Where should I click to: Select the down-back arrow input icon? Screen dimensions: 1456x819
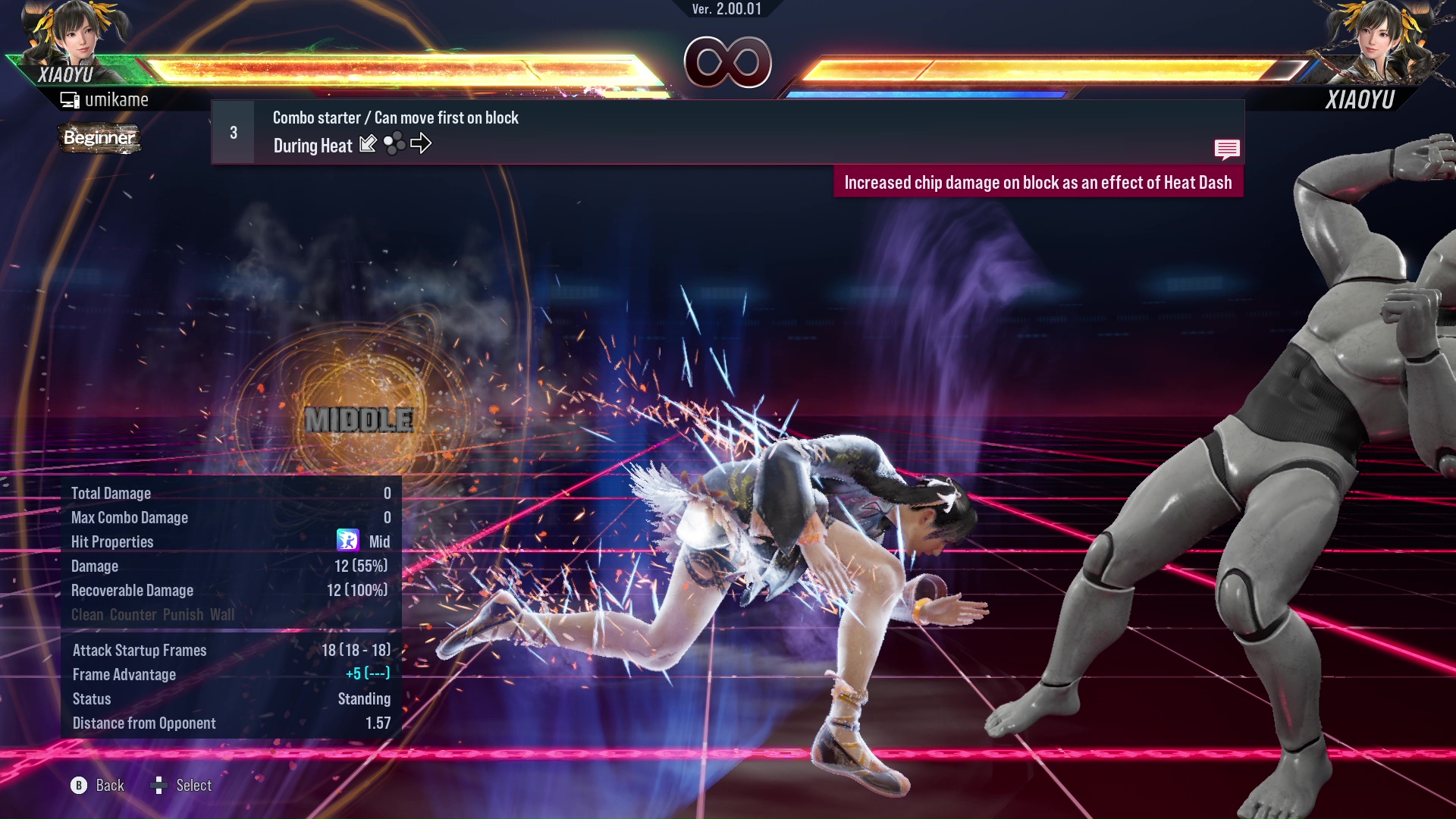click(369, 143)
